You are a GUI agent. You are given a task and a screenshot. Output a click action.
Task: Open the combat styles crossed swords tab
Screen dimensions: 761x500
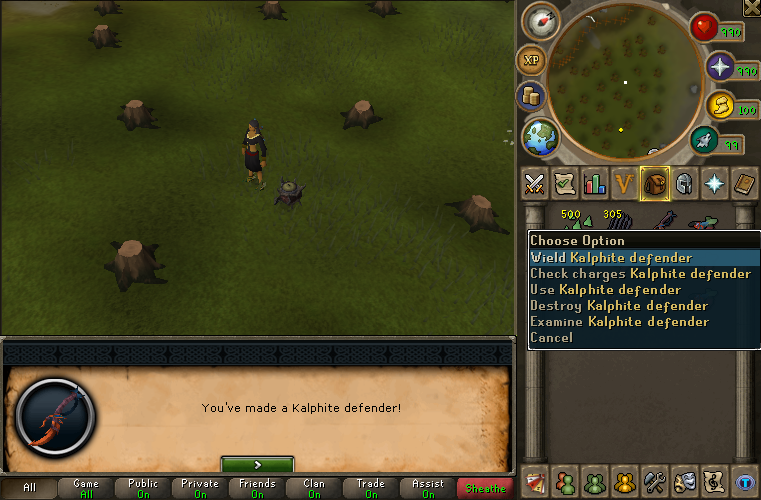point(534,184)
